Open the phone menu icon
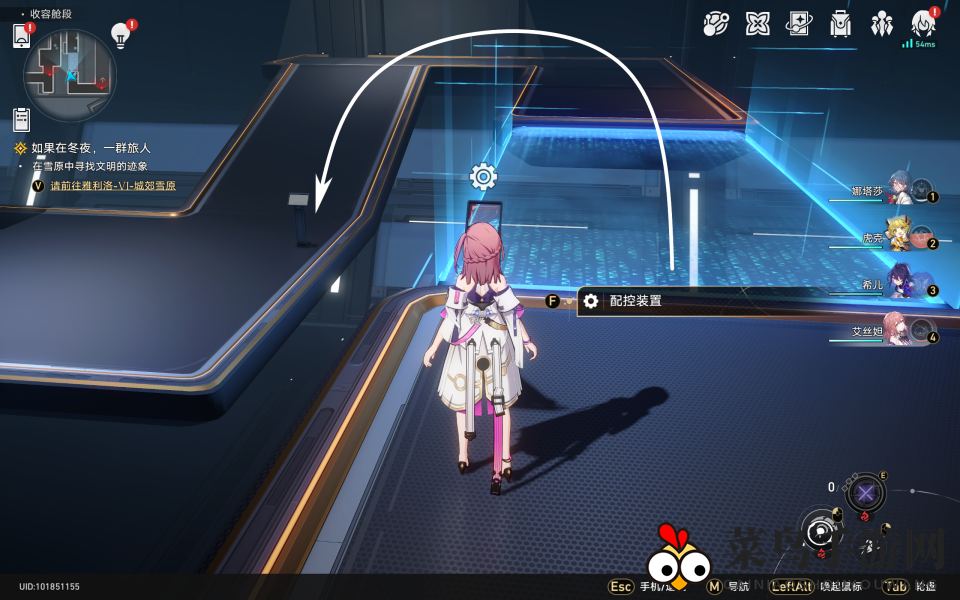960x600 pixels. tap(22, 36)
